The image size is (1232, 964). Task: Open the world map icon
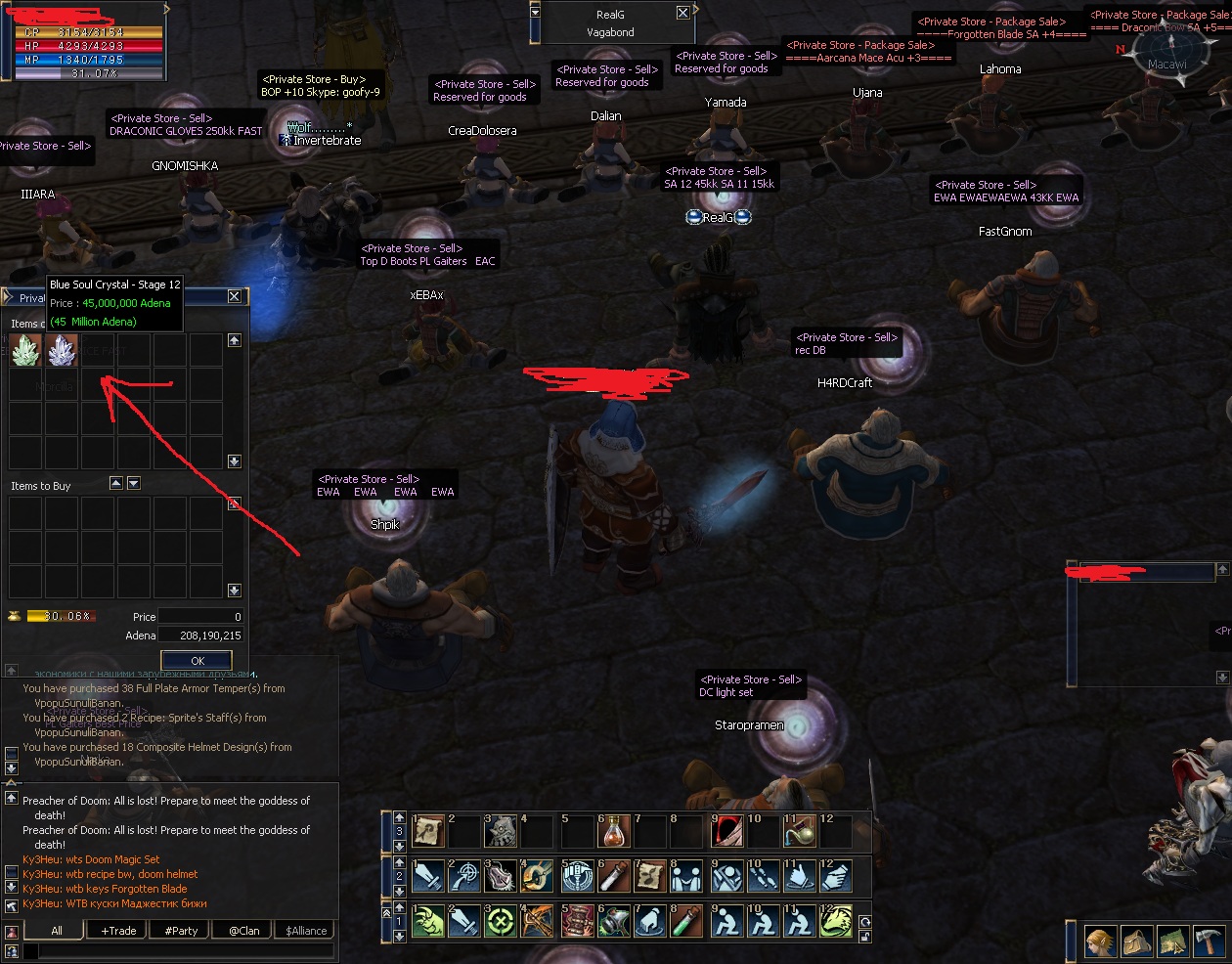coord(1173,942)
